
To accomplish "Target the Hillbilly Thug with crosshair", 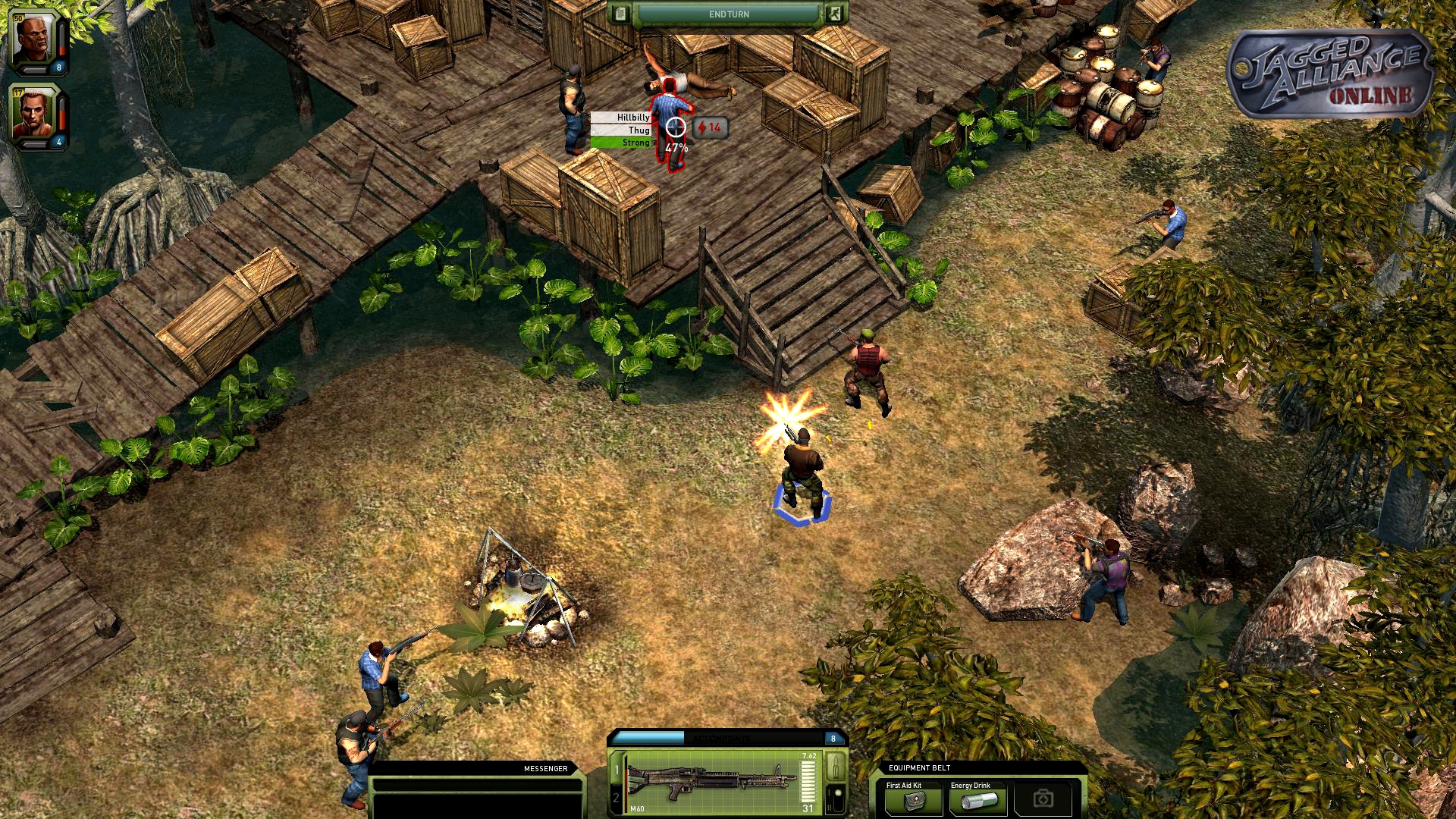I will tap(675, 127).
